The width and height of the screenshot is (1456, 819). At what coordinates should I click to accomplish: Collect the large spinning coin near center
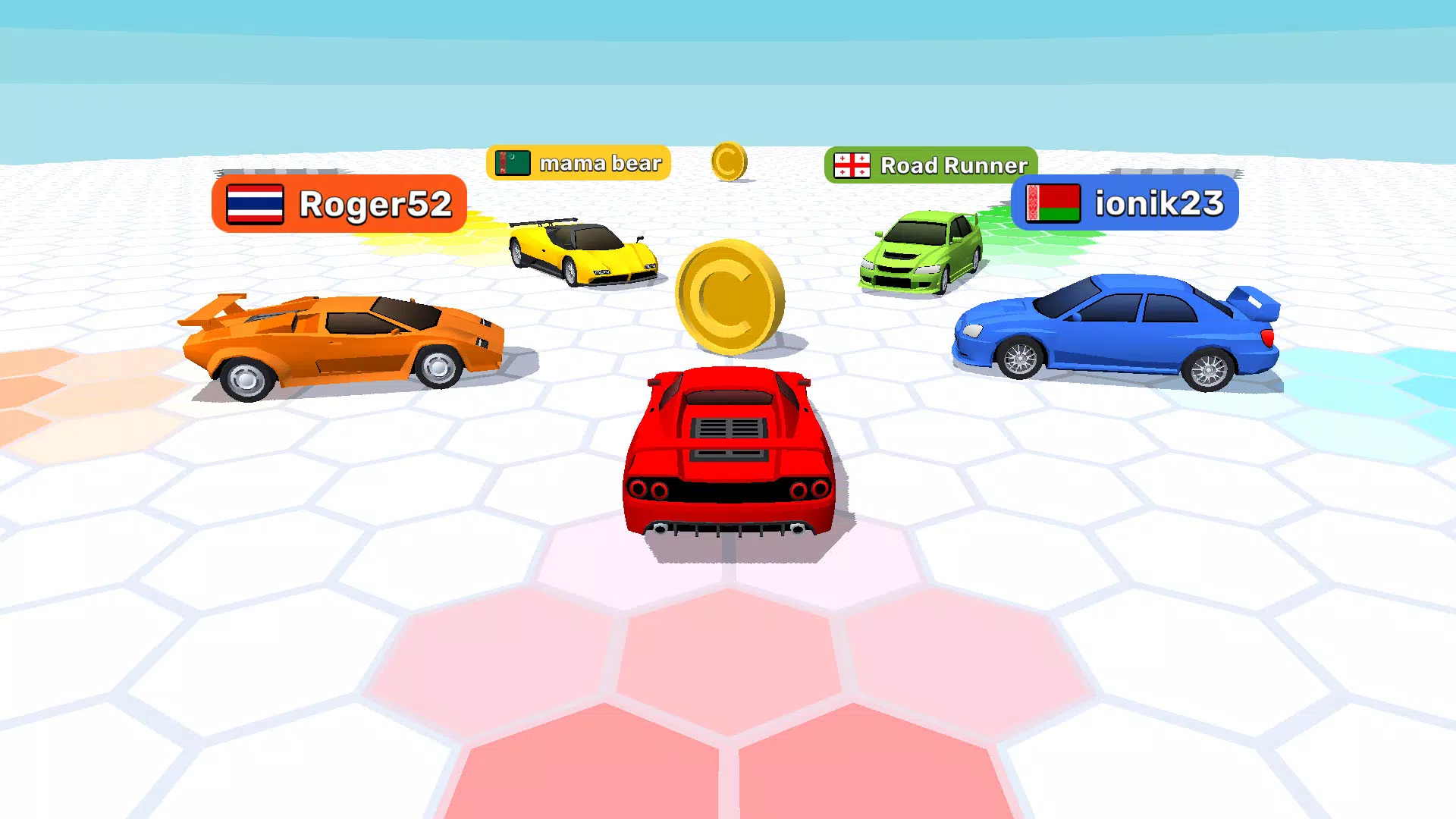pyautogui.click(x=728, y=296)
